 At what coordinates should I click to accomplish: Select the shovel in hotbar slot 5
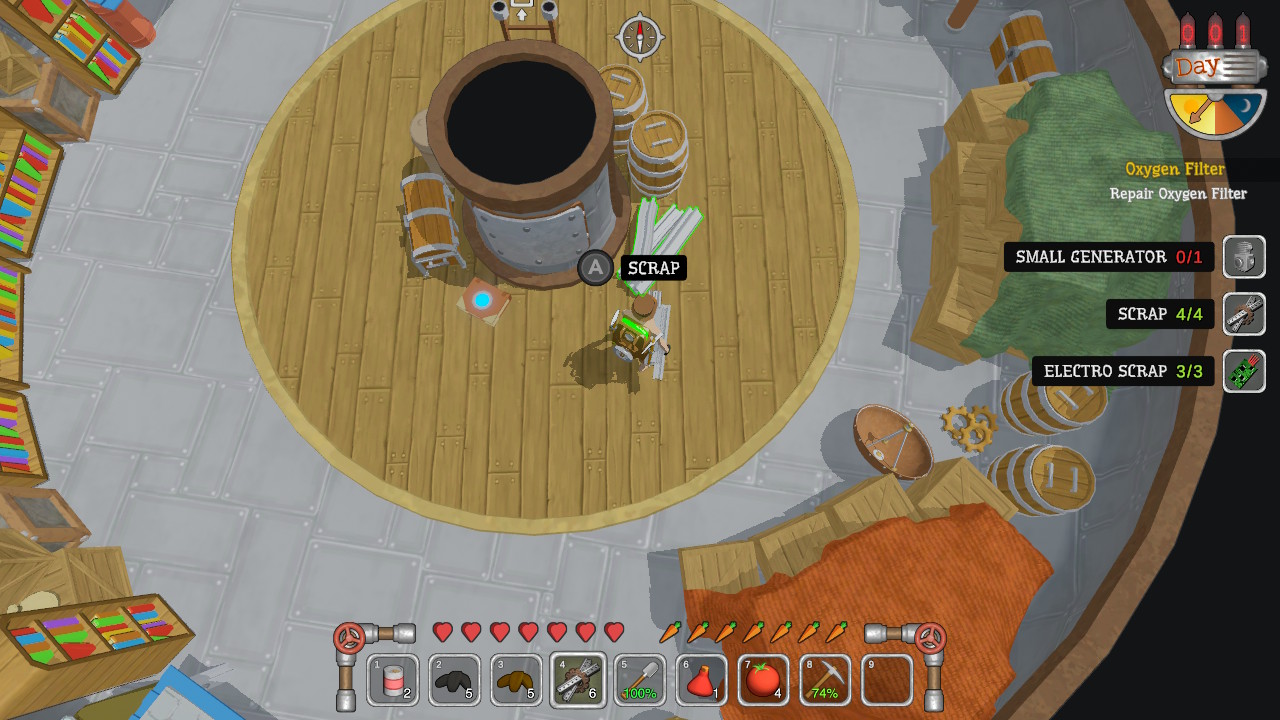click(640, 679)
